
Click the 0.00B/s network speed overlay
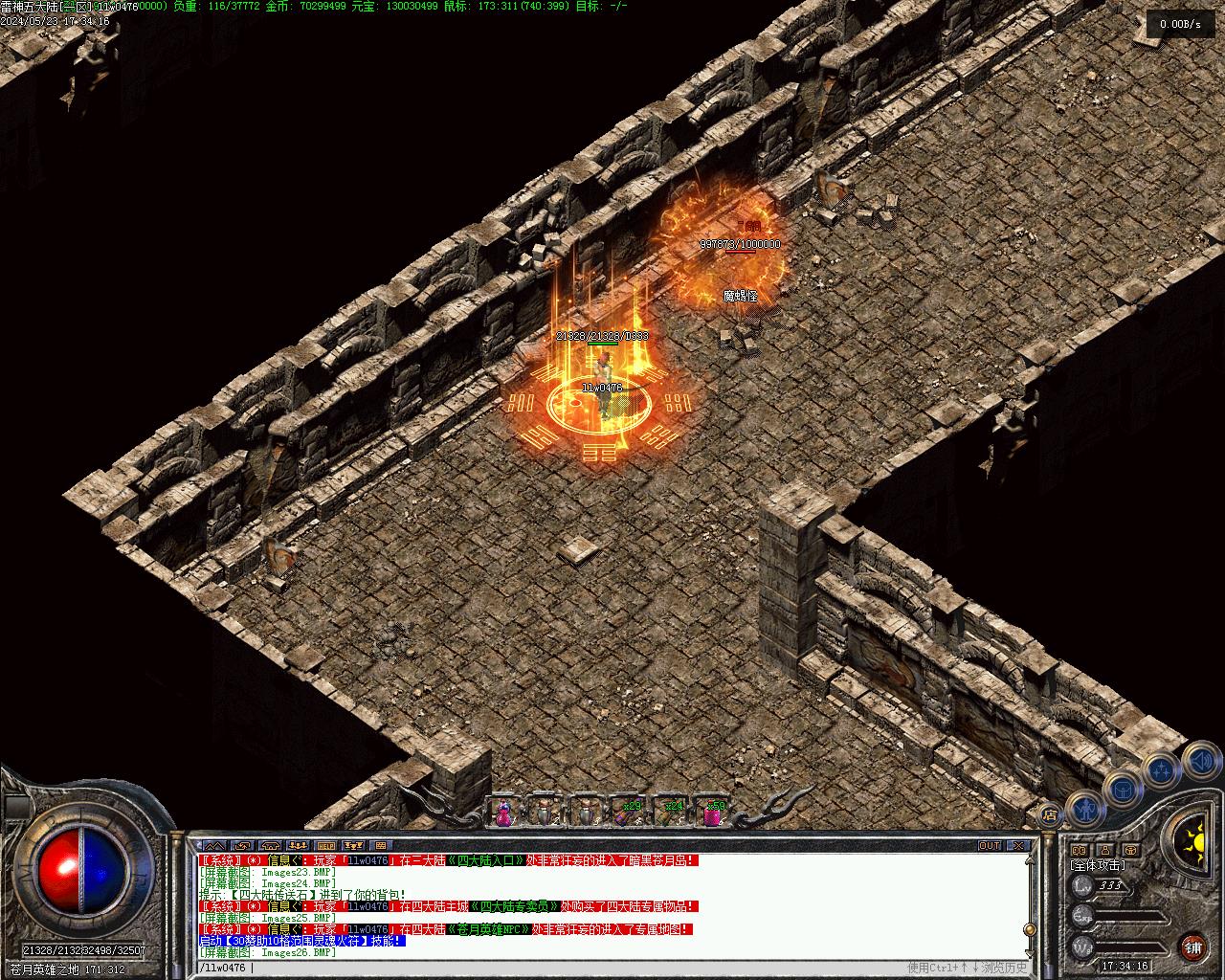point(1179,24)
